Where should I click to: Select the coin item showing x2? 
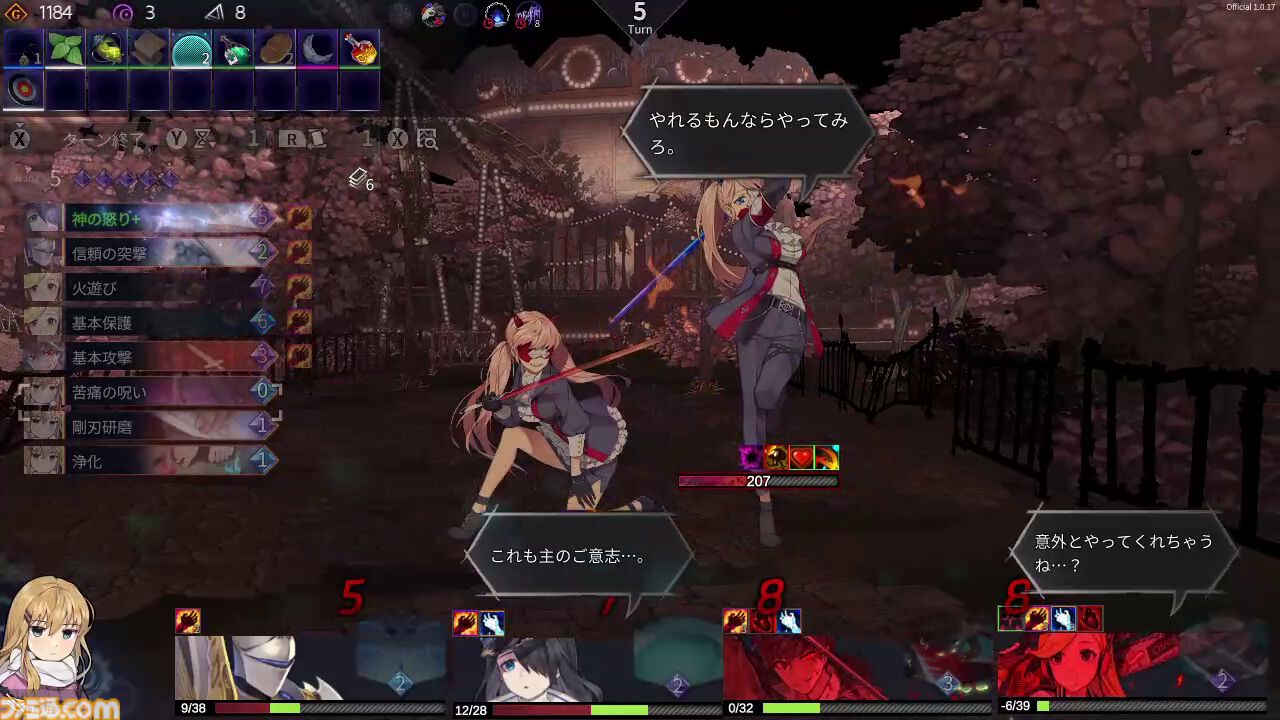275,50
